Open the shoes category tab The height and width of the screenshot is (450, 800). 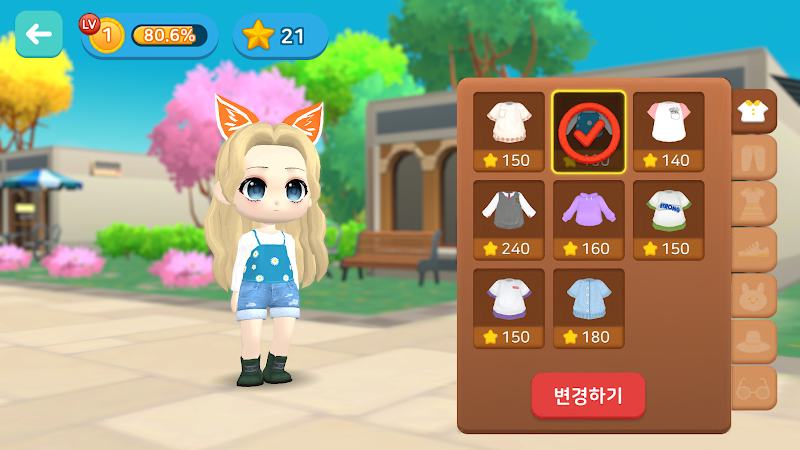[754, 250]
